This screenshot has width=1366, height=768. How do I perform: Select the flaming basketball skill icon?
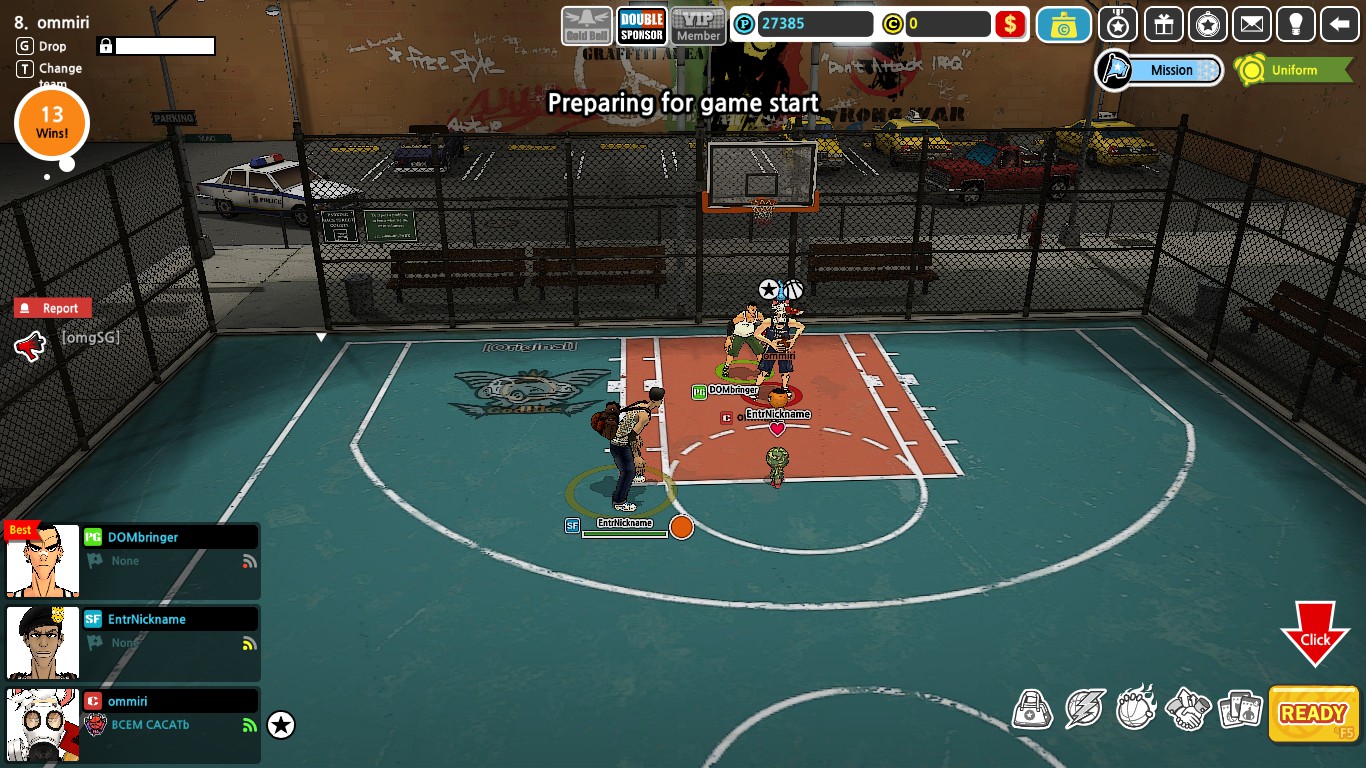click(1135, 710)
